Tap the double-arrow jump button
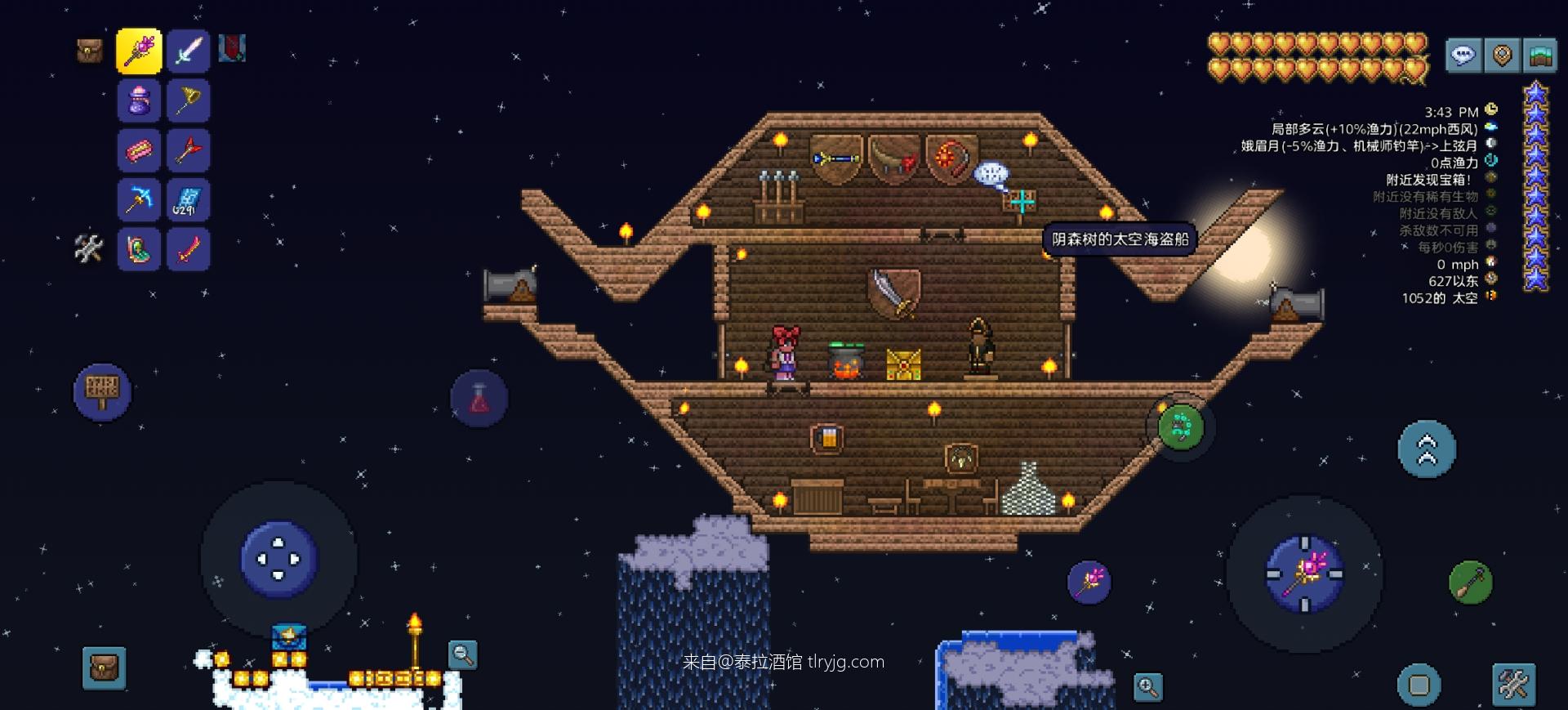Viewport: 1568px width, 710px height. pyautogui.click(x=1426, y=449)
